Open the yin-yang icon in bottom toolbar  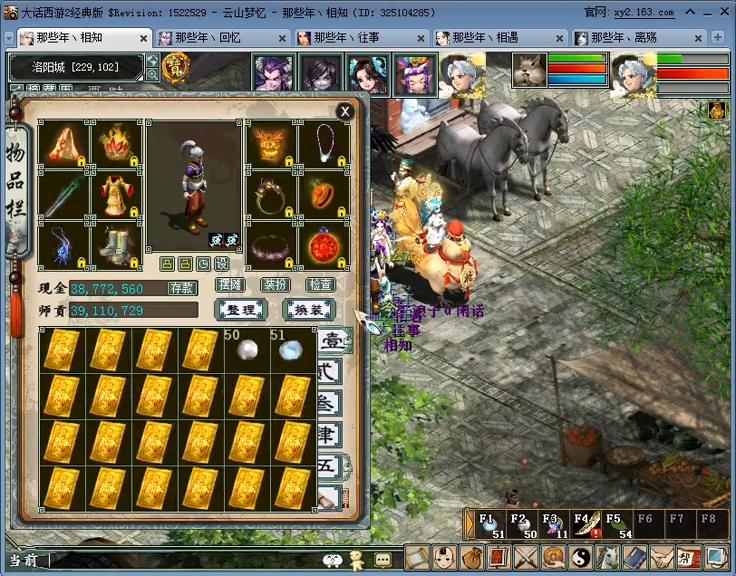pos(581,558)
